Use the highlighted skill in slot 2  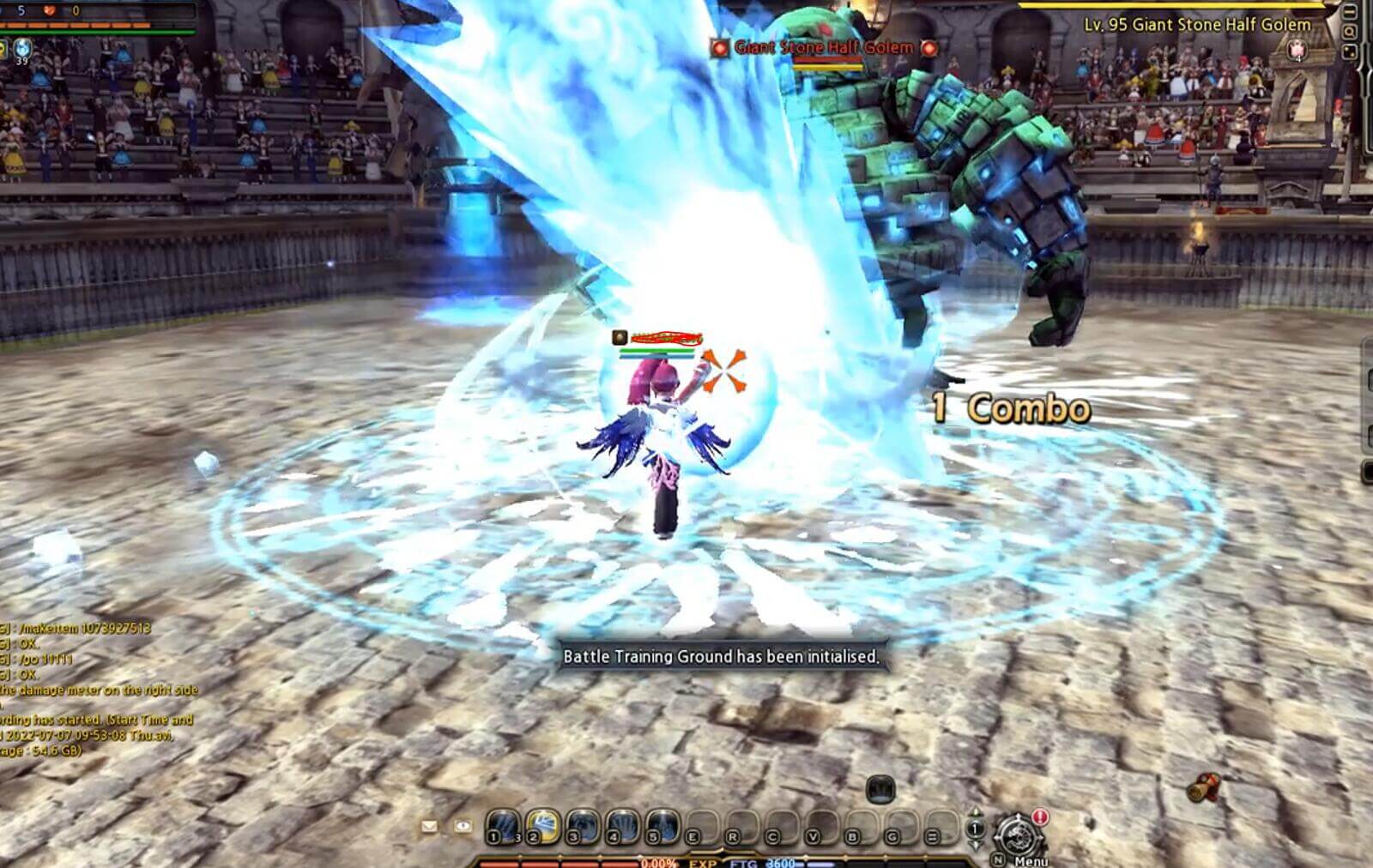(542, 827)
